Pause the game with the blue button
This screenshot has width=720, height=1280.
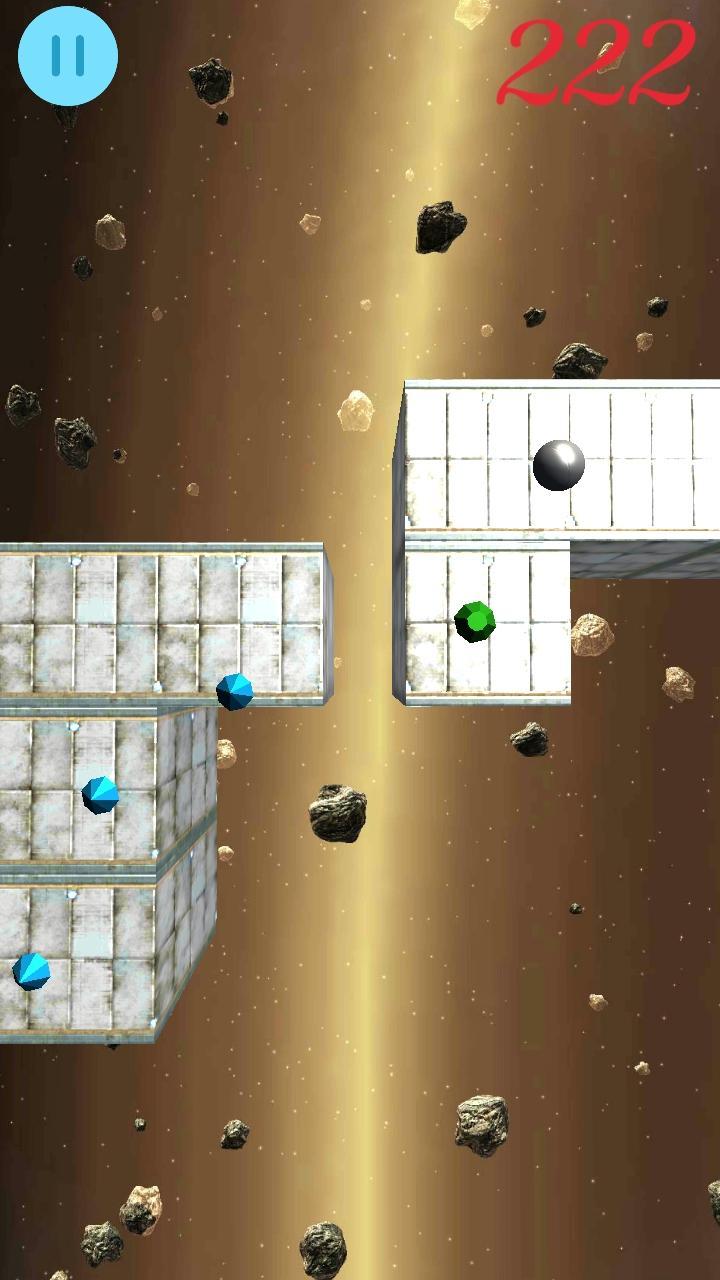coord(68,56)
